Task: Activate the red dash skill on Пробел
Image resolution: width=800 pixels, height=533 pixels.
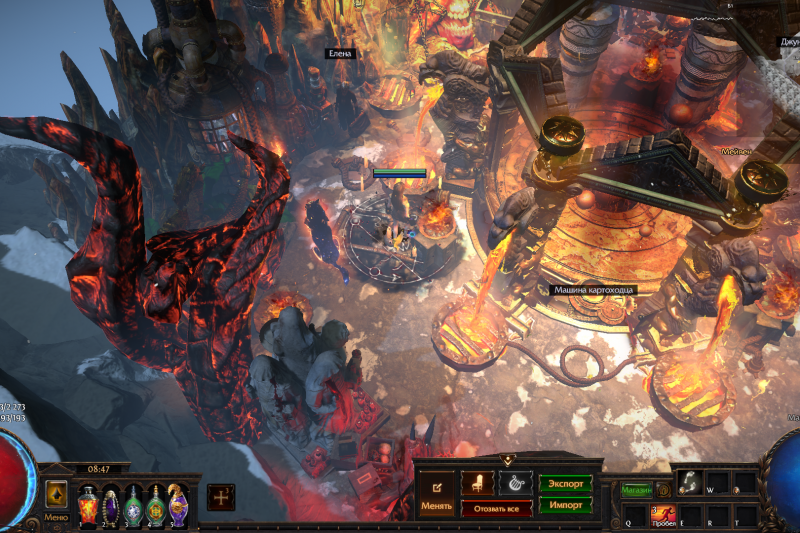Action: pos(663,514)
